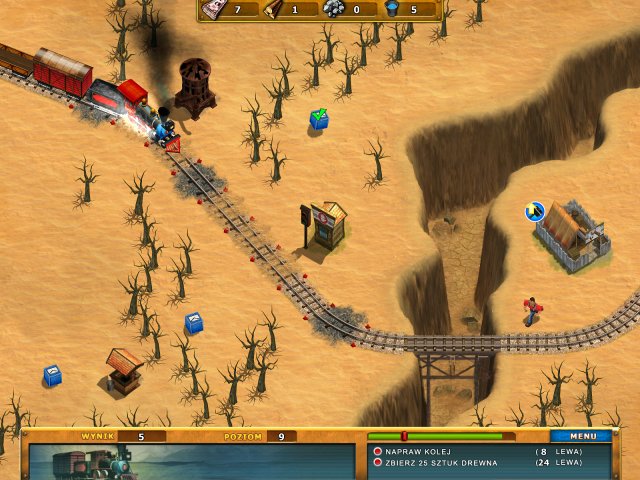The image size is (640, 480).
Task: Click the wood logs resource icon
Action: pyautogui.click(x=272, y=9)
